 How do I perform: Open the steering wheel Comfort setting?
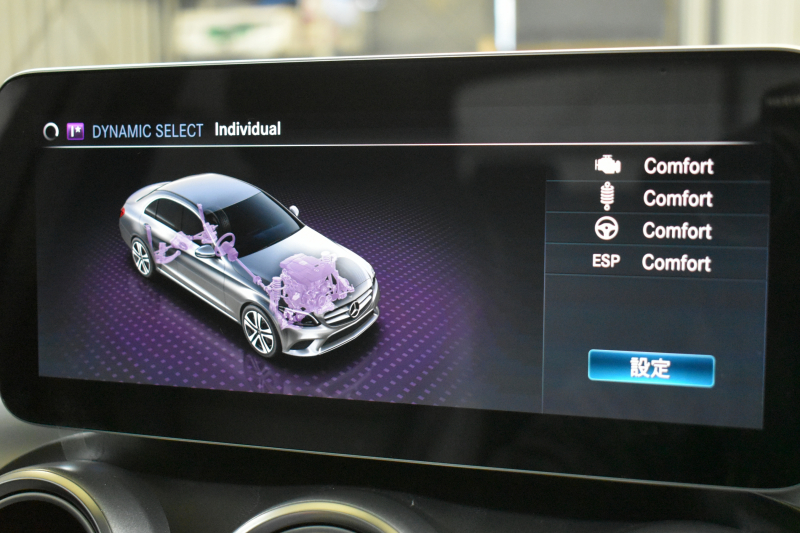coord(656,230)
